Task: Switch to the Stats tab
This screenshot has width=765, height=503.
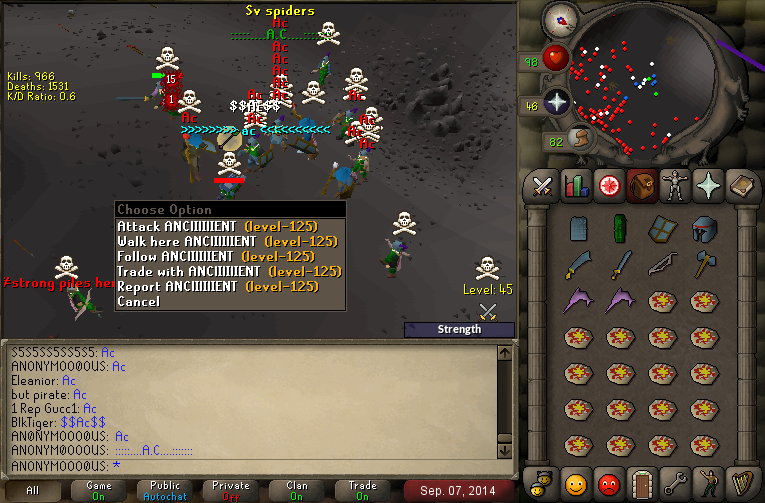Action: tap(575, 185)
